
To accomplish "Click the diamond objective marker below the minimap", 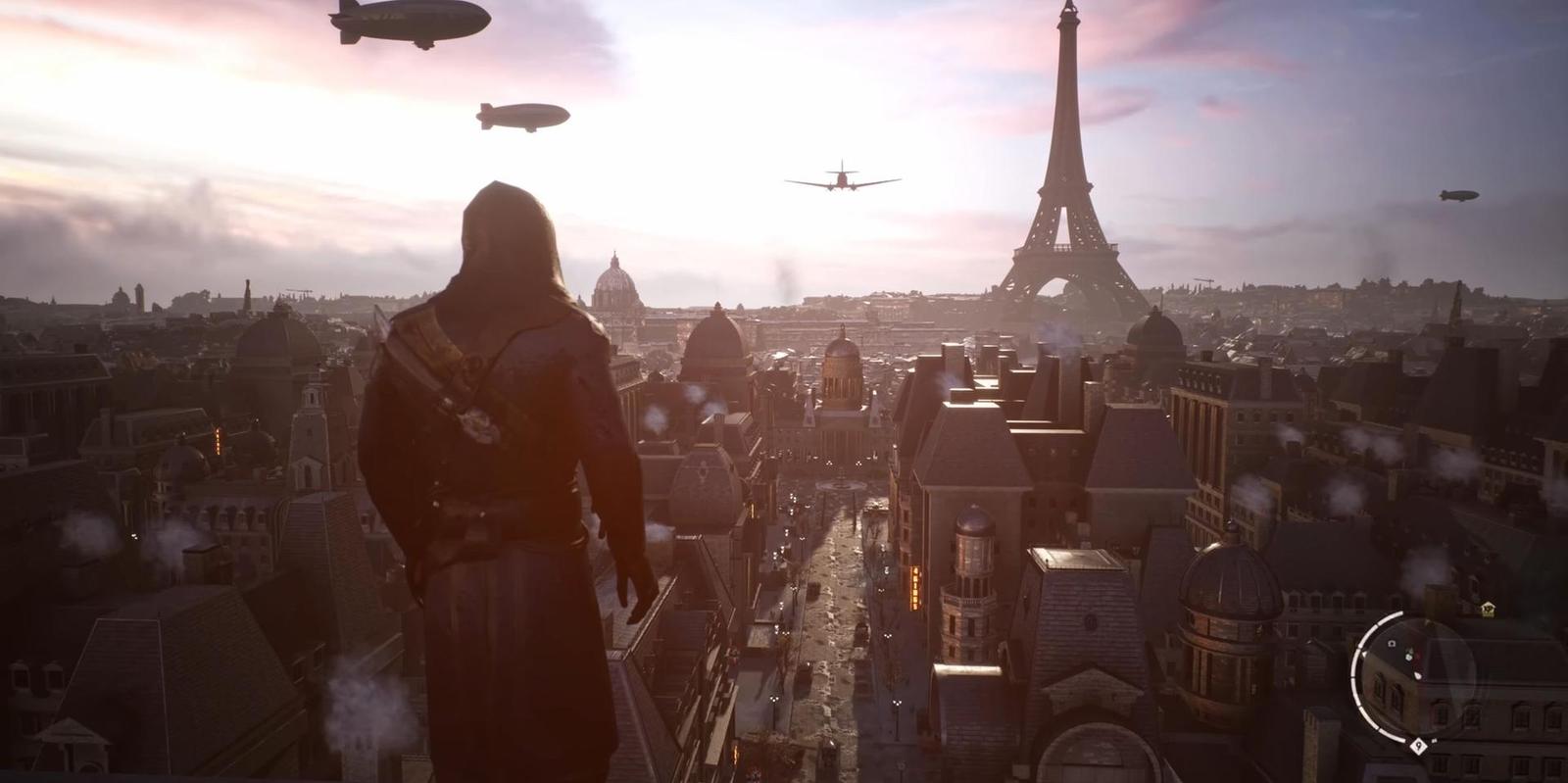I will (x=1418, y=746).
